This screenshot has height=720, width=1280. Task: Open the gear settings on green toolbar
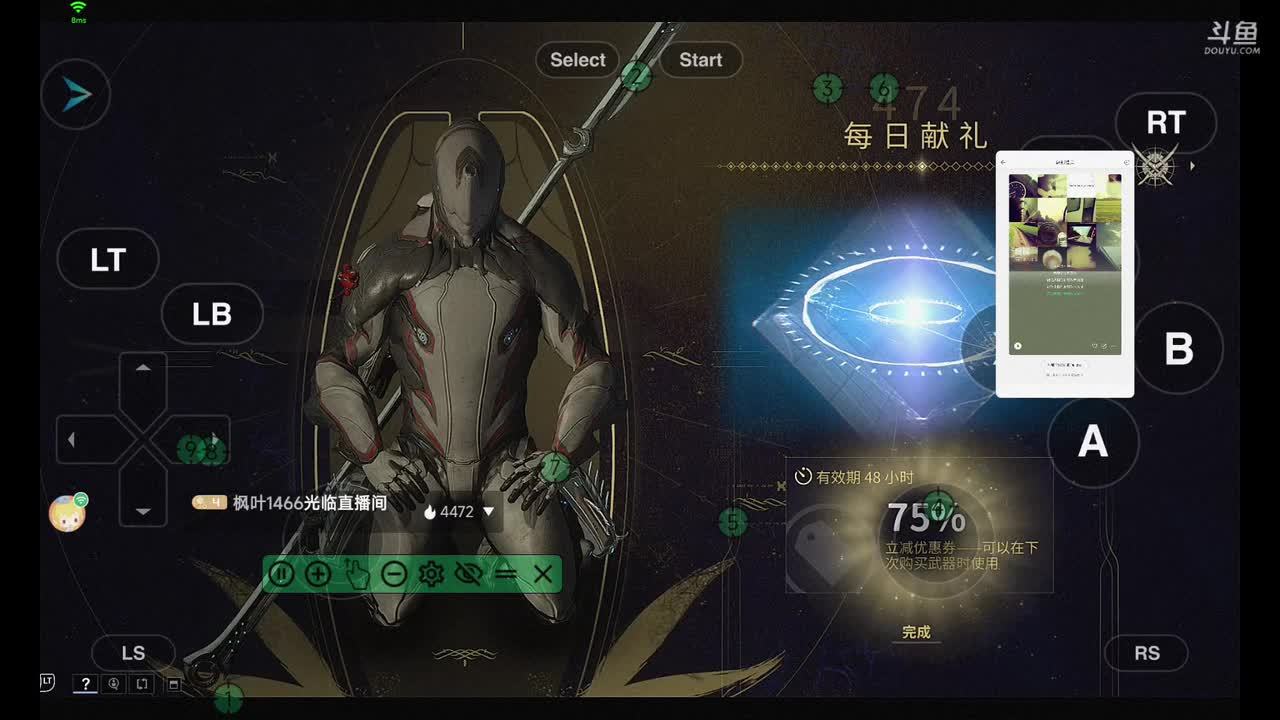(x=431, y=574)
